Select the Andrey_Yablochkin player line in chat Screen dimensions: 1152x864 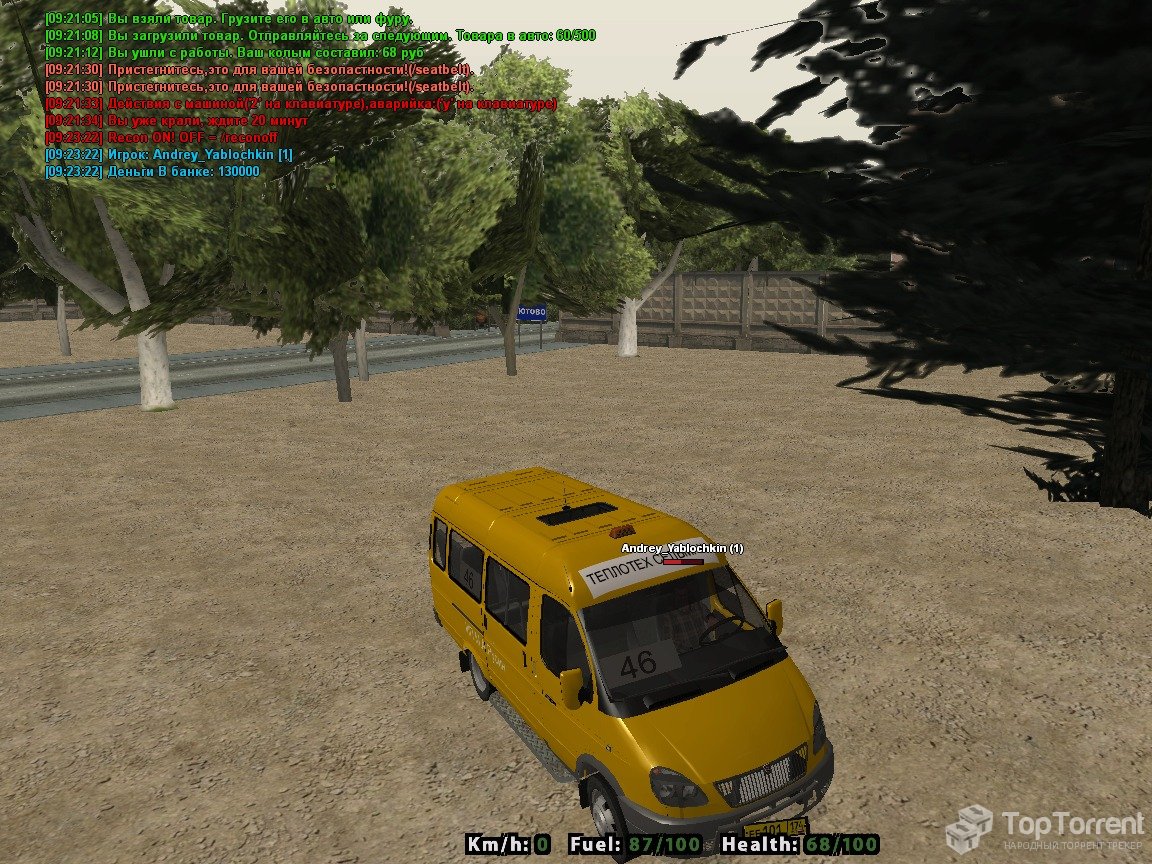click(170, 155)
